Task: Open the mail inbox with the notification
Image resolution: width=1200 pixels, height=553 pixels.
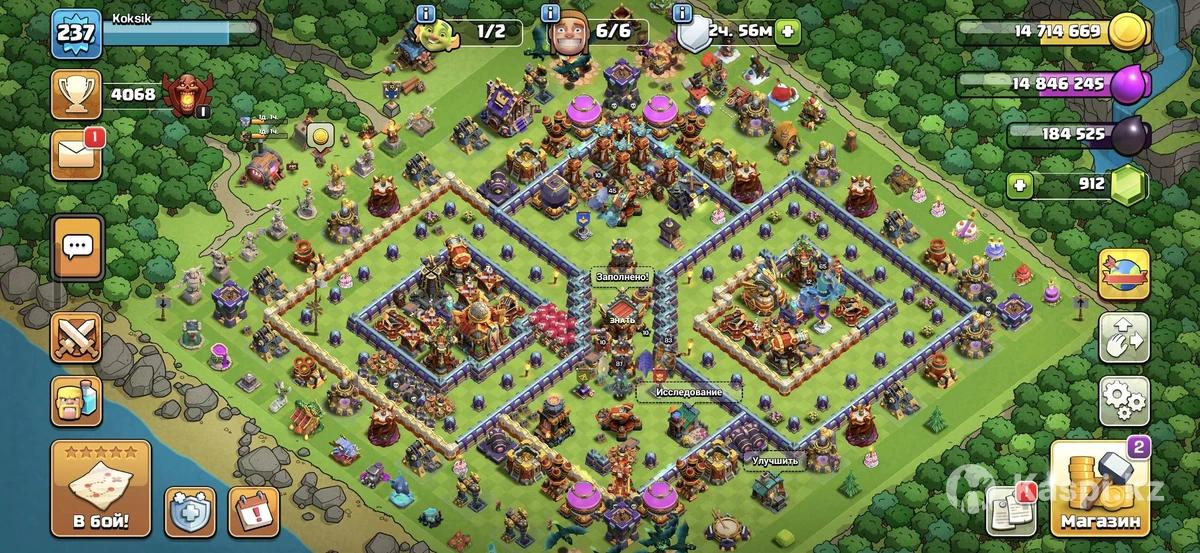Action: tap(77, 153)
